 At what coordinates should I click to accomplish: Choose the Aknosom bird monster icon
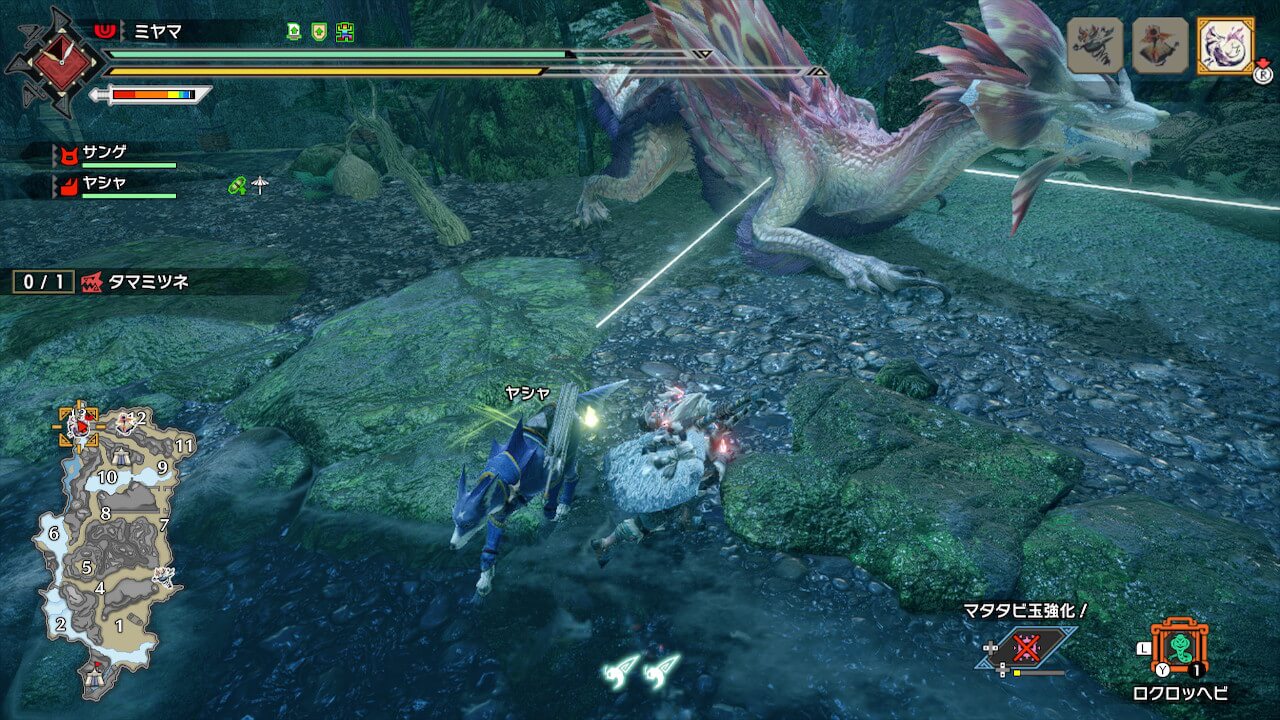1160,45
